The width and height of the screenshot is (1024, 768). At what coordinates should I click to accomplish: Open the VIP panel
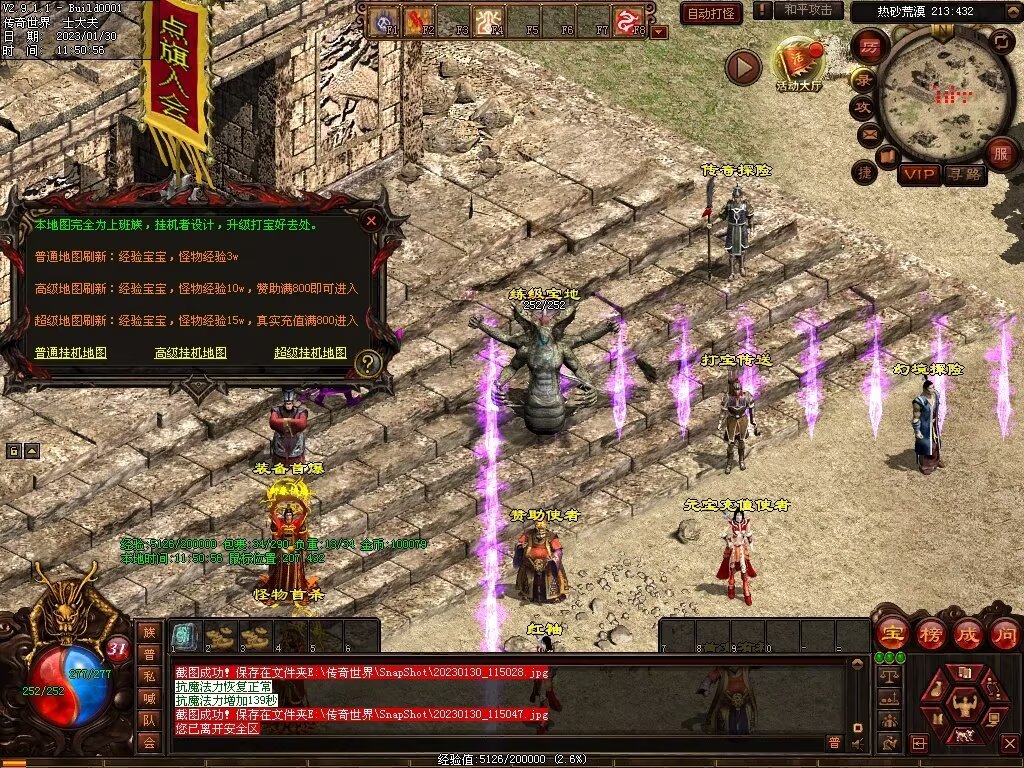click(919, 175)
